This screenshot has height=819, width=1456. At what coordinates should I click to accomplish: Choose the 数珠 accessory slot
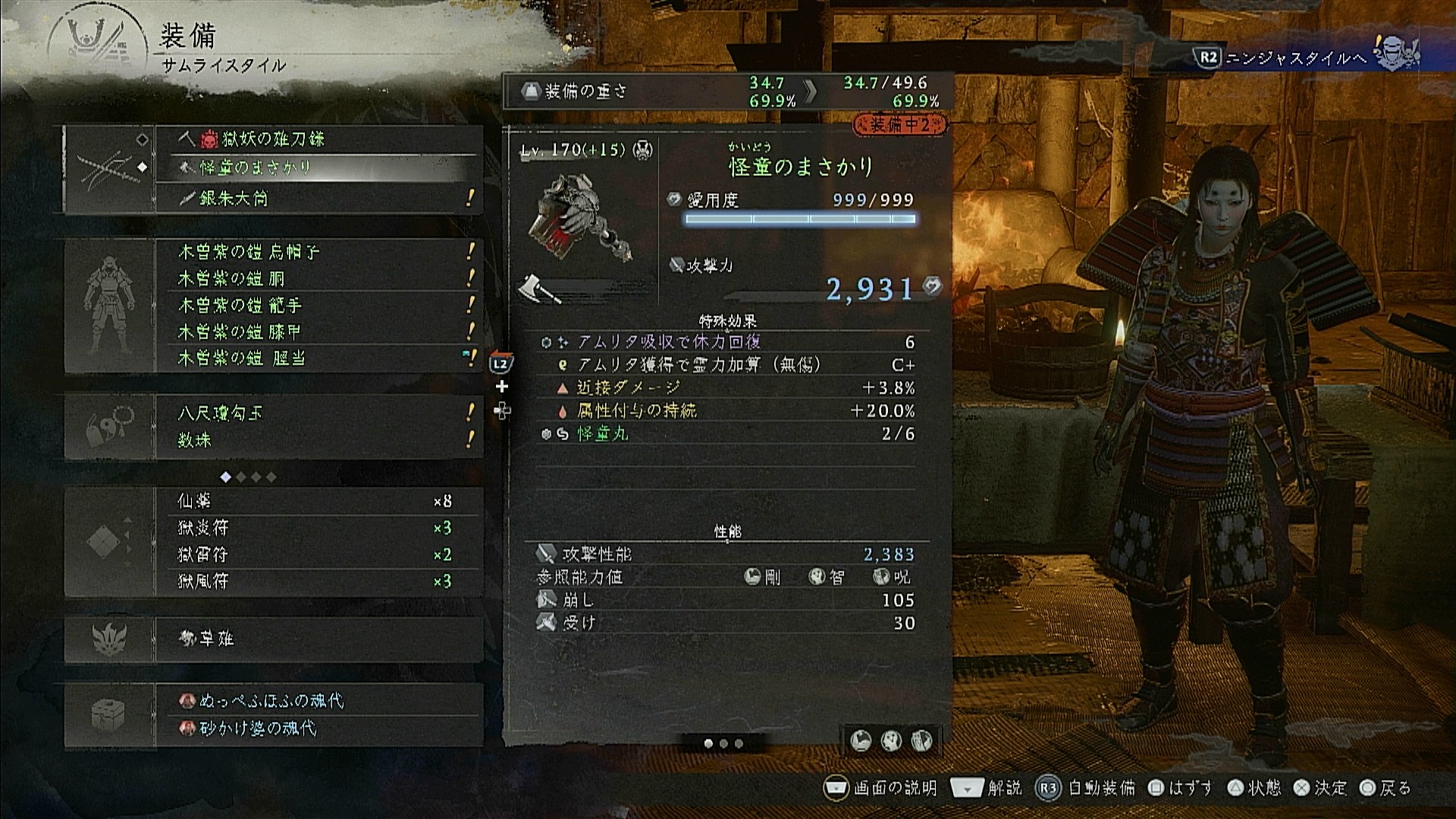(x=318, y=440)
